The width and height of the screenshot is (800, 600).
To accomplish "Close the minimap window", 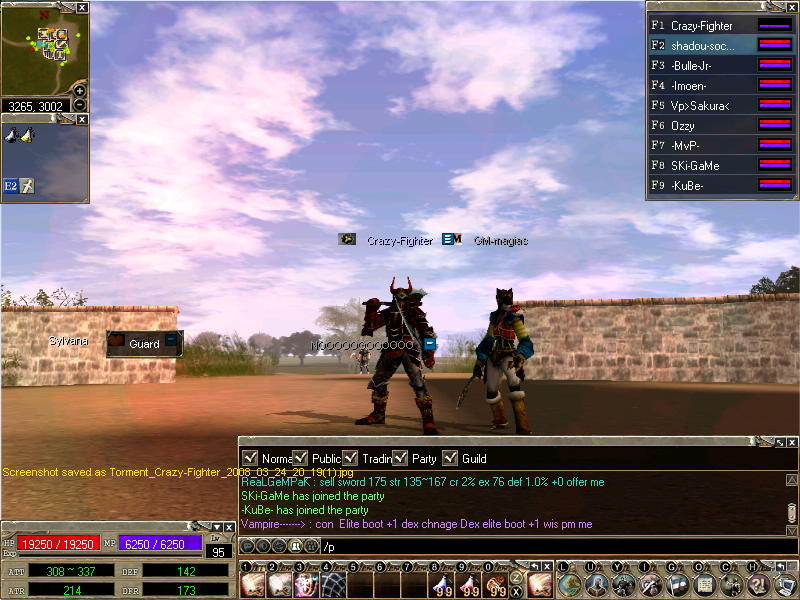I will [x=82, y=7].
